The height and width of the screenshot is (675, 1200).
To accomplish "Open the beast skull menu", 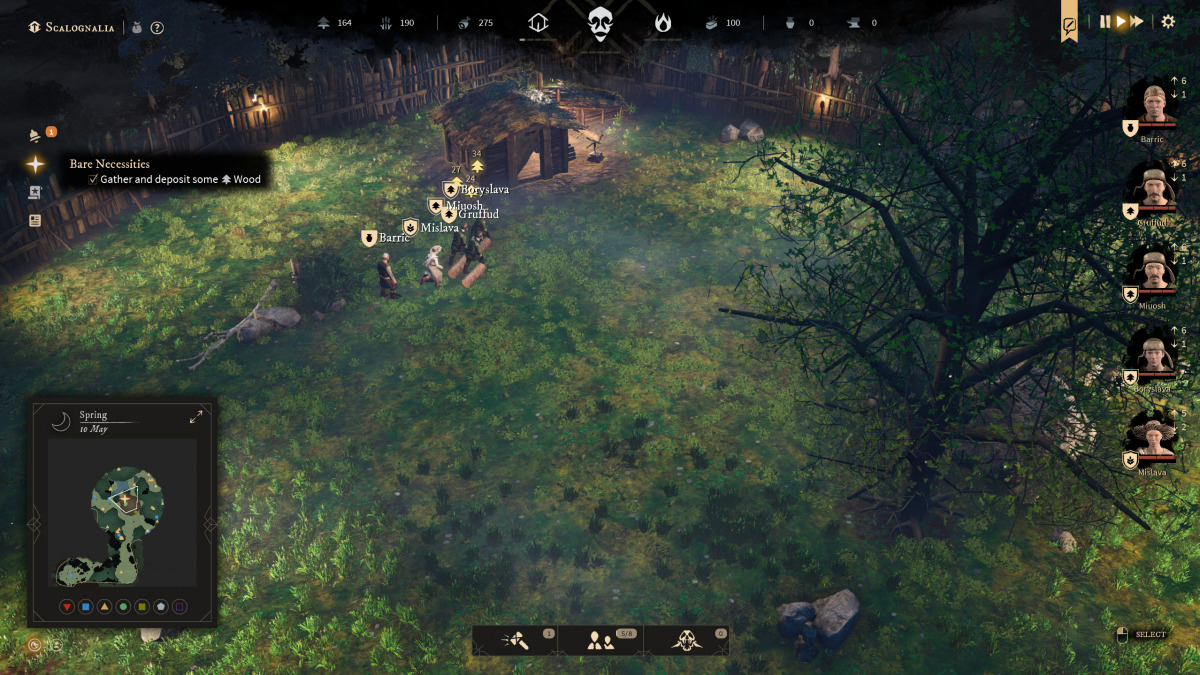I will (x=686, y=641).
